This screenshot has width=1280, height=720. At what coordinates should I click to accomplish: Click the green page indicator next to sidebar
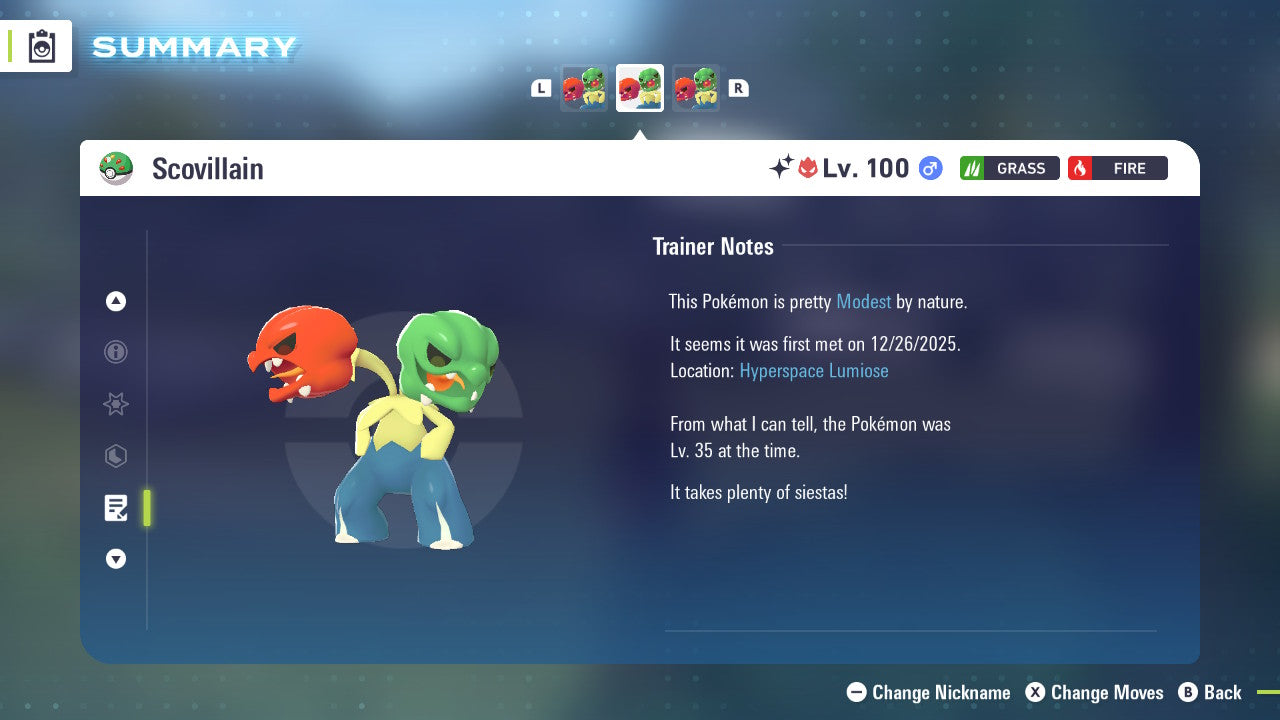coord(146,508)
